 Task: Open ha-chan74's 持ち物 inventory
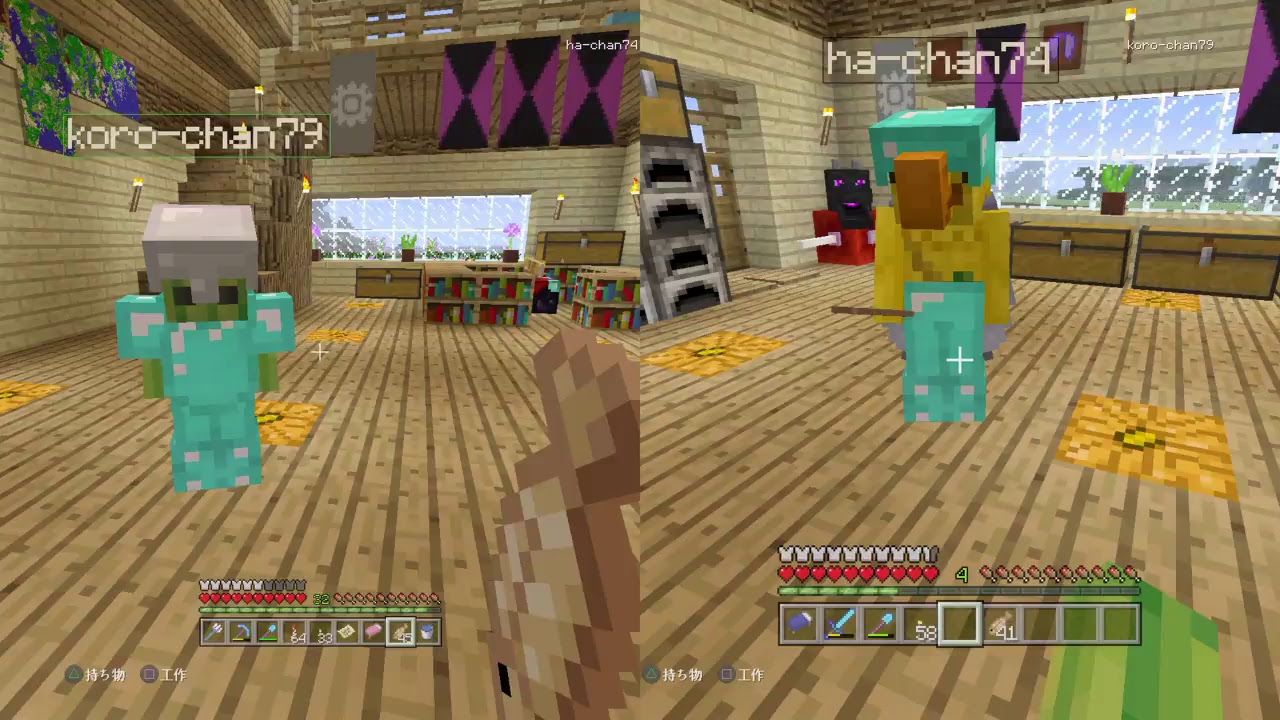pos(680,675)
